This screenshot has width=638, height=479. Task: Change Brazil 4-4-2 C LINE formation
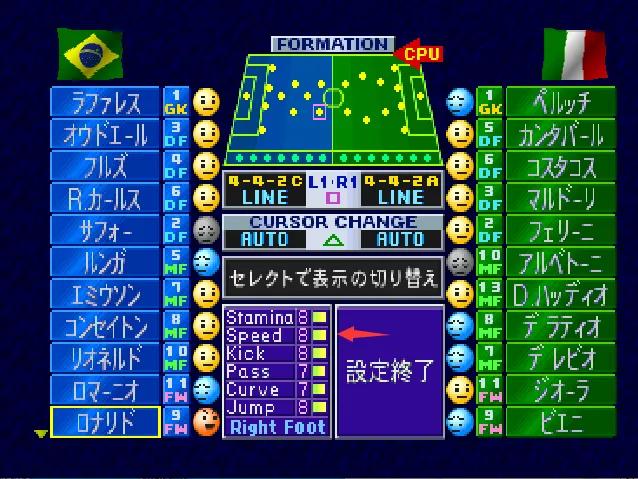[263, 190]
